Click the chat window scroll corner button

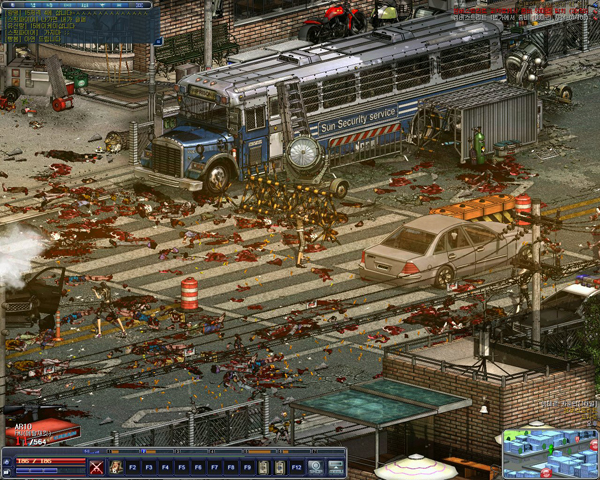coord(157,41)
